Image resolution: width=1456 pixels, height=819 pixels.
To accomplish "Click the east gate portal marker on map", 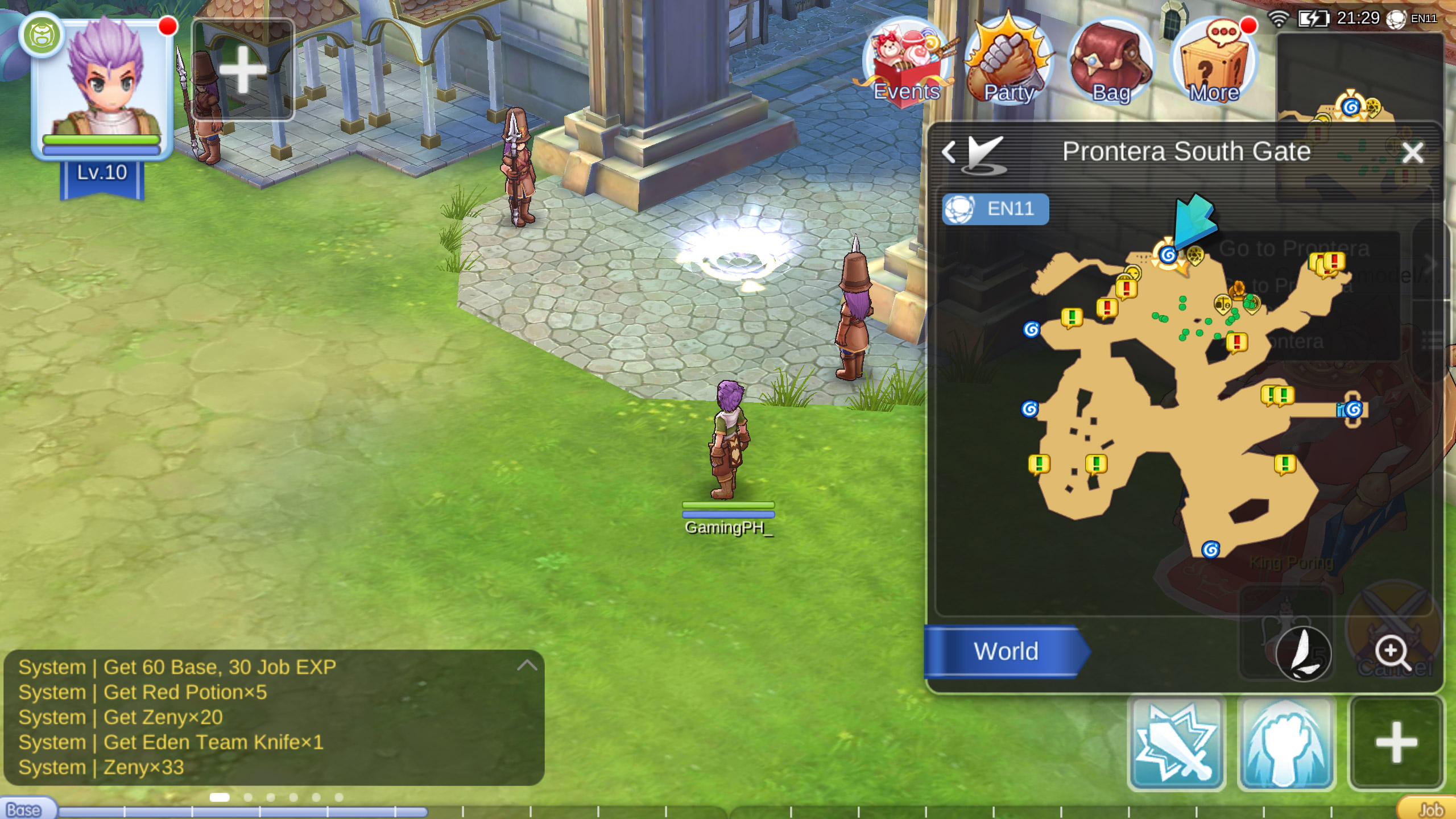I will [1354, 409].
